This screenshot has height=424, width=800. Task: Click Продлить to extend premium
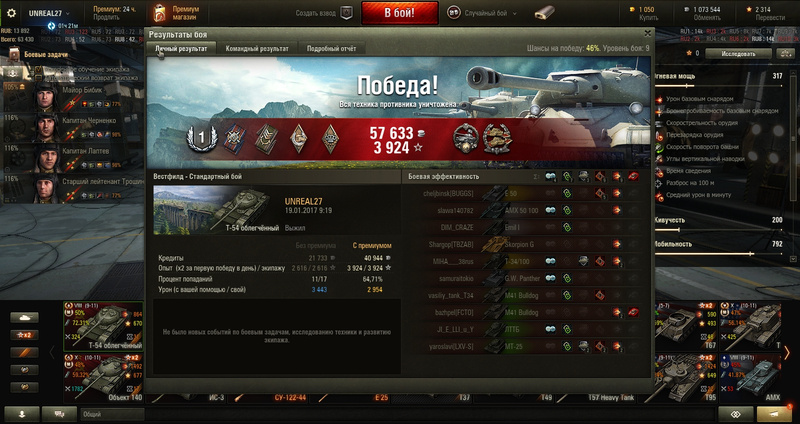(x=107, y=17)
